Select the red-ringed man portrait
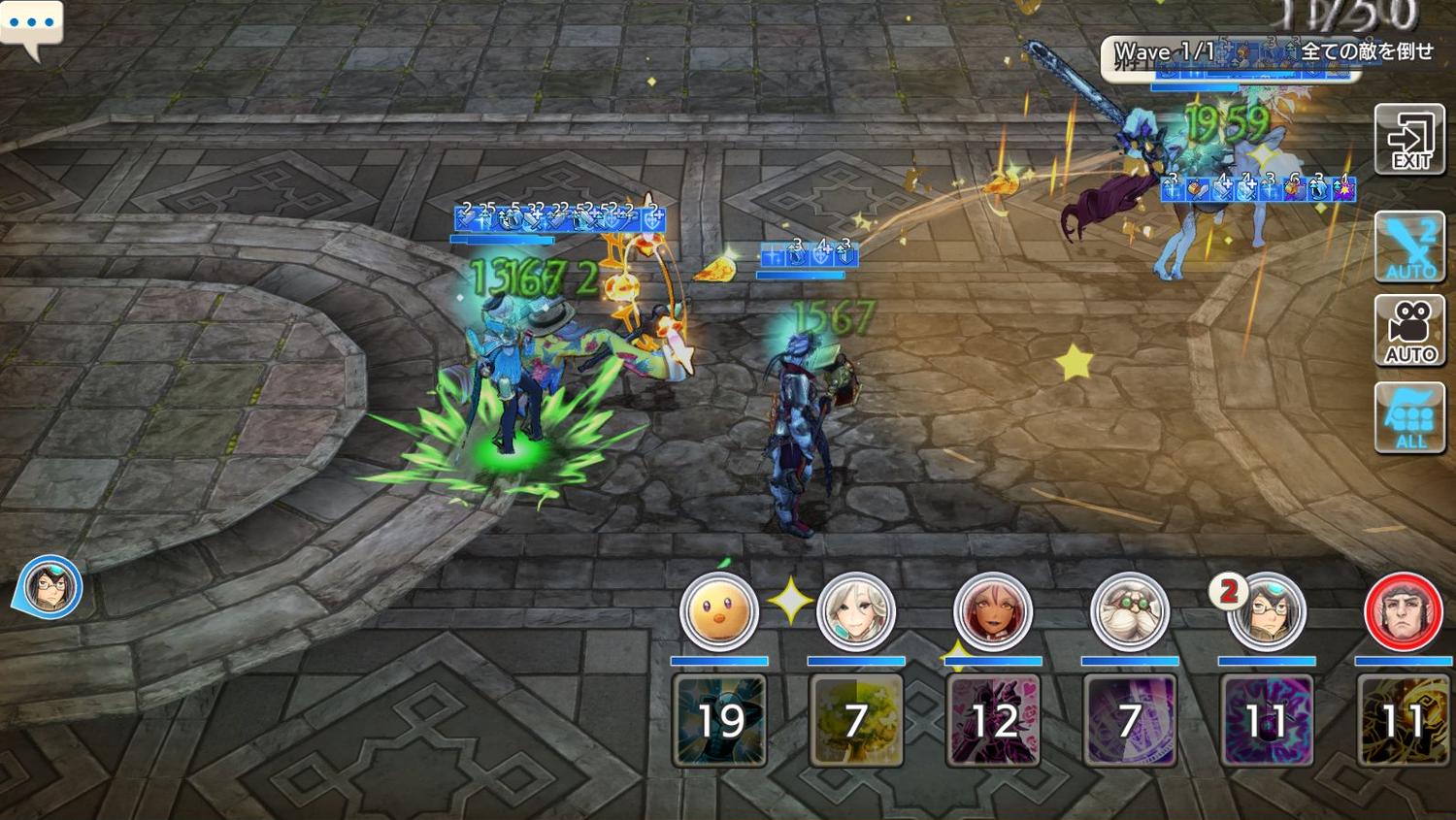This screenshot has height=820, width=1456. tap(1403, 611)
